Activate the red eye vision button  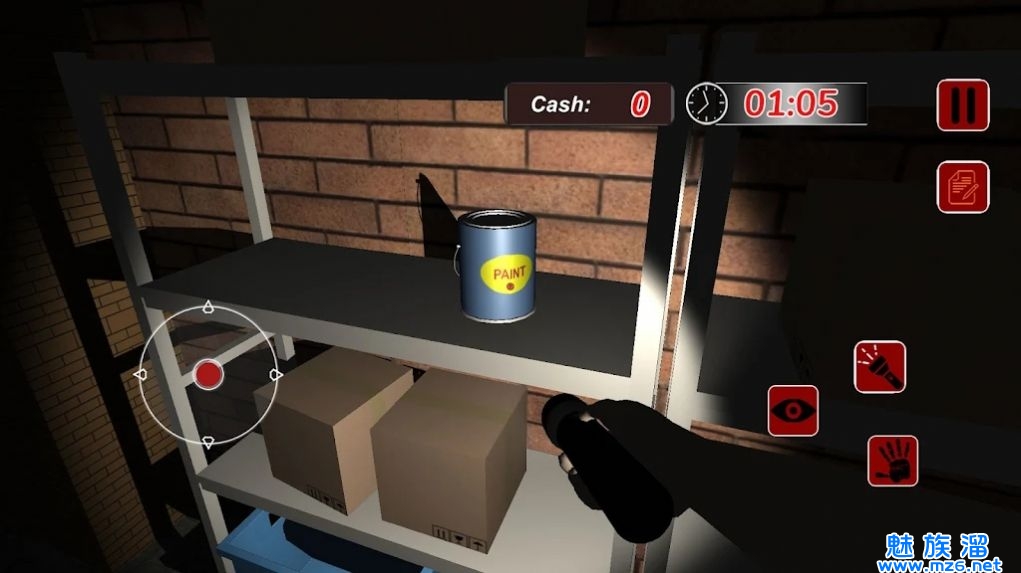793,411
